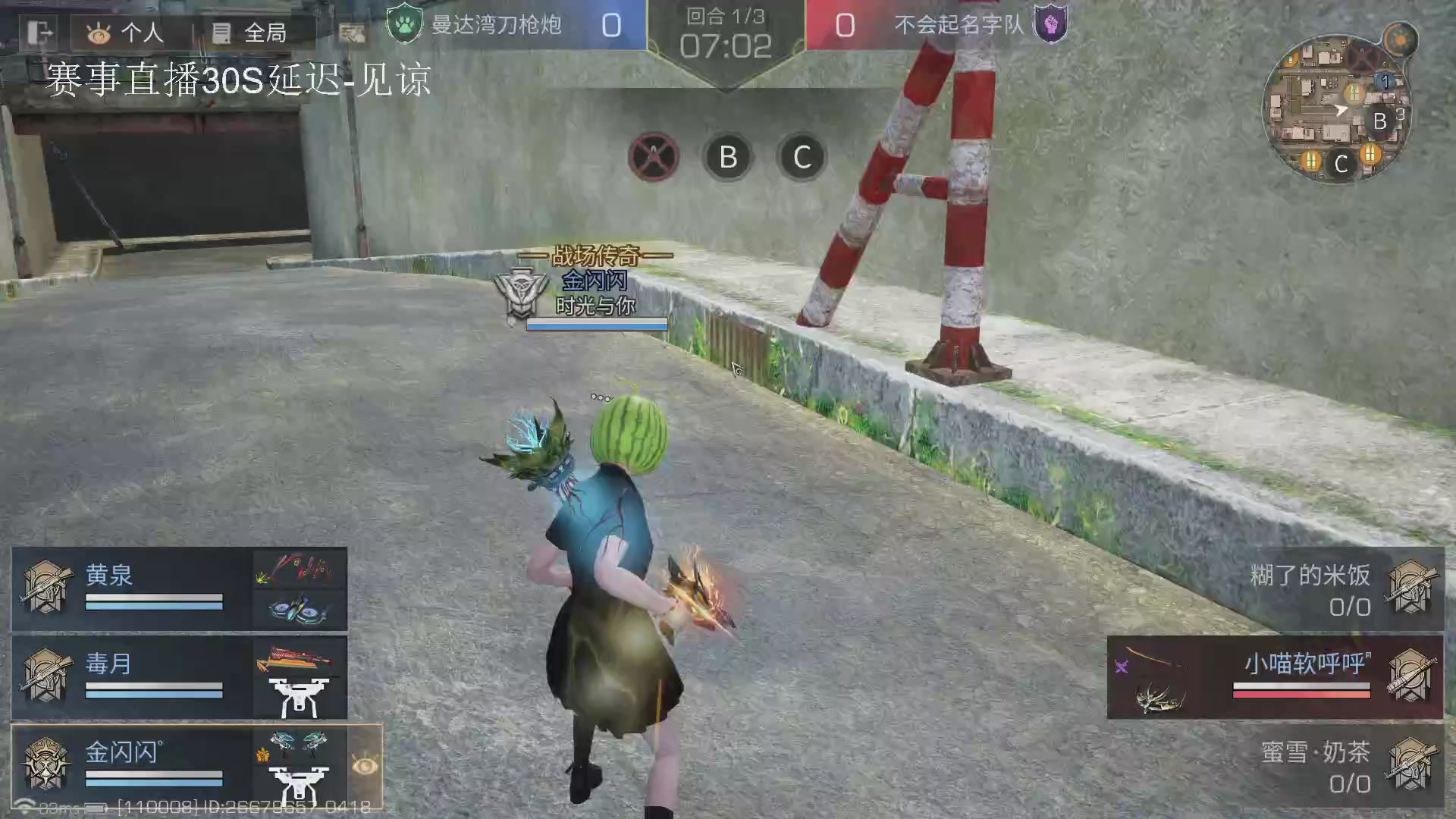This screenshot has width=1456, height=819.
Task: Click the C objective point button
Action: click(802, 157)
